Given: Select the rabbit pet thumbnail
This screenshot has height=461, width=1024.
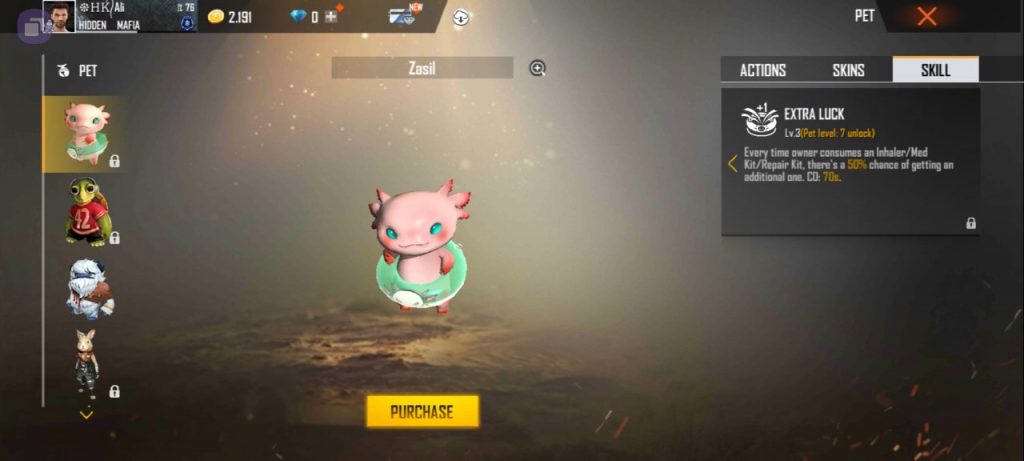Looking at the screenshot, I should click(x=88, y=364).
